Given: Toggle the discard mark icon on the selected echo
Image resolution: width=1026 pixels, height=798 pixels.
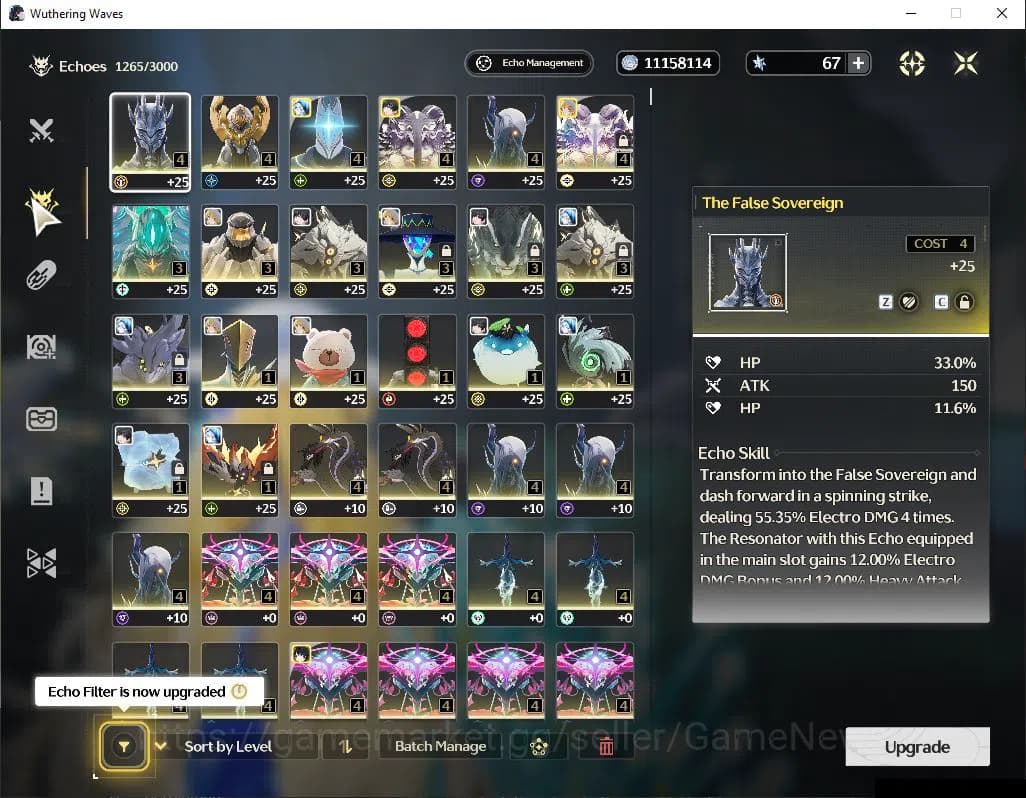Looking at the screenshot, I should tap(908, 302).
